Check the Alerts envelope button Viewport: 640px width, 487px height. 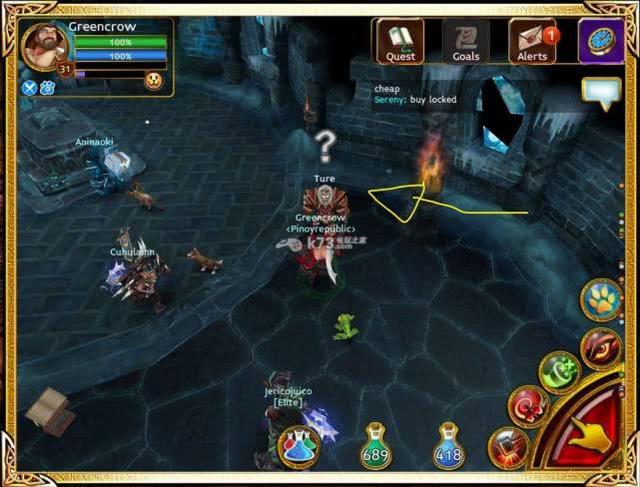point(532,42)
